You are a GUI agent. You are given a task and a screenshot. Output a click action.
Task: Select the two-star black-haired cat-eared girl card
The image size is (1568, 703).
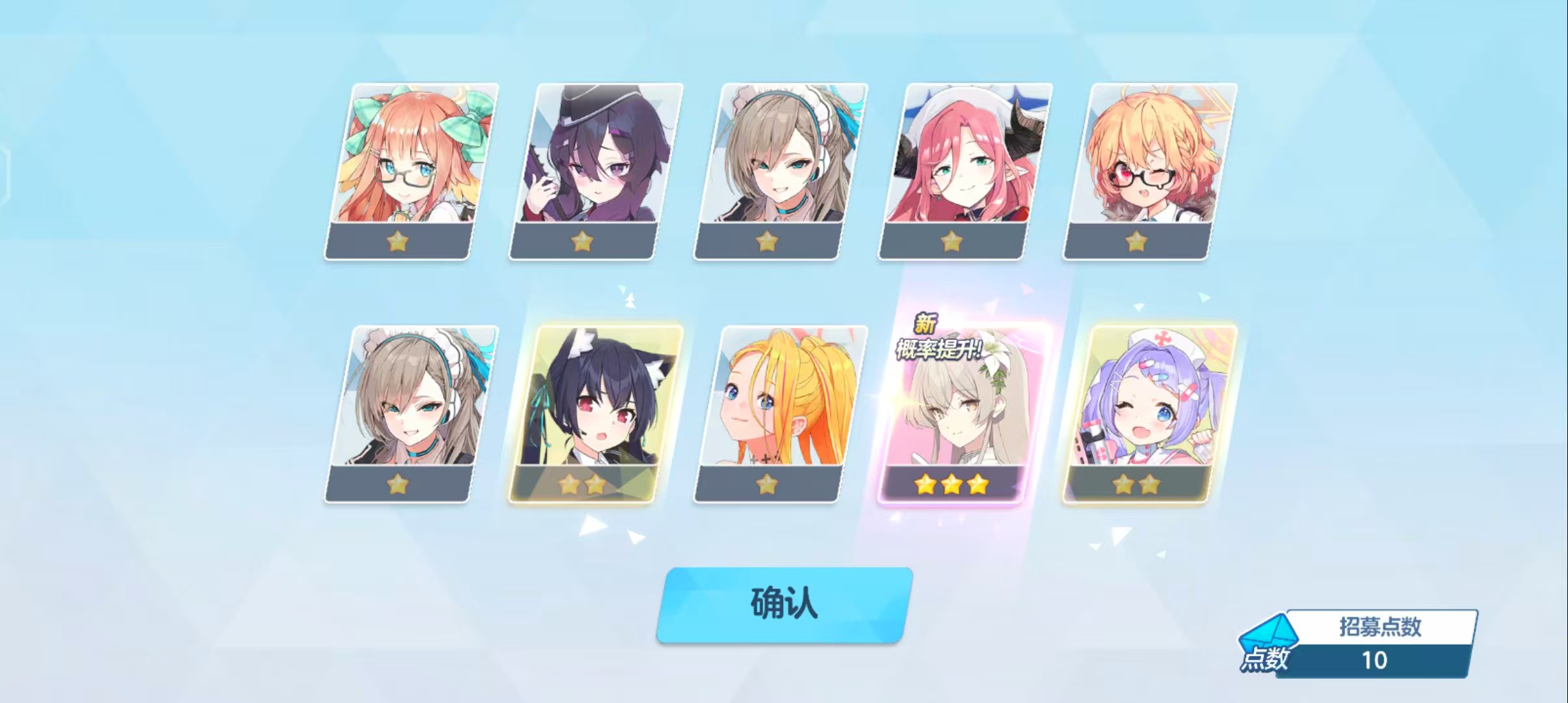point(595,414)
